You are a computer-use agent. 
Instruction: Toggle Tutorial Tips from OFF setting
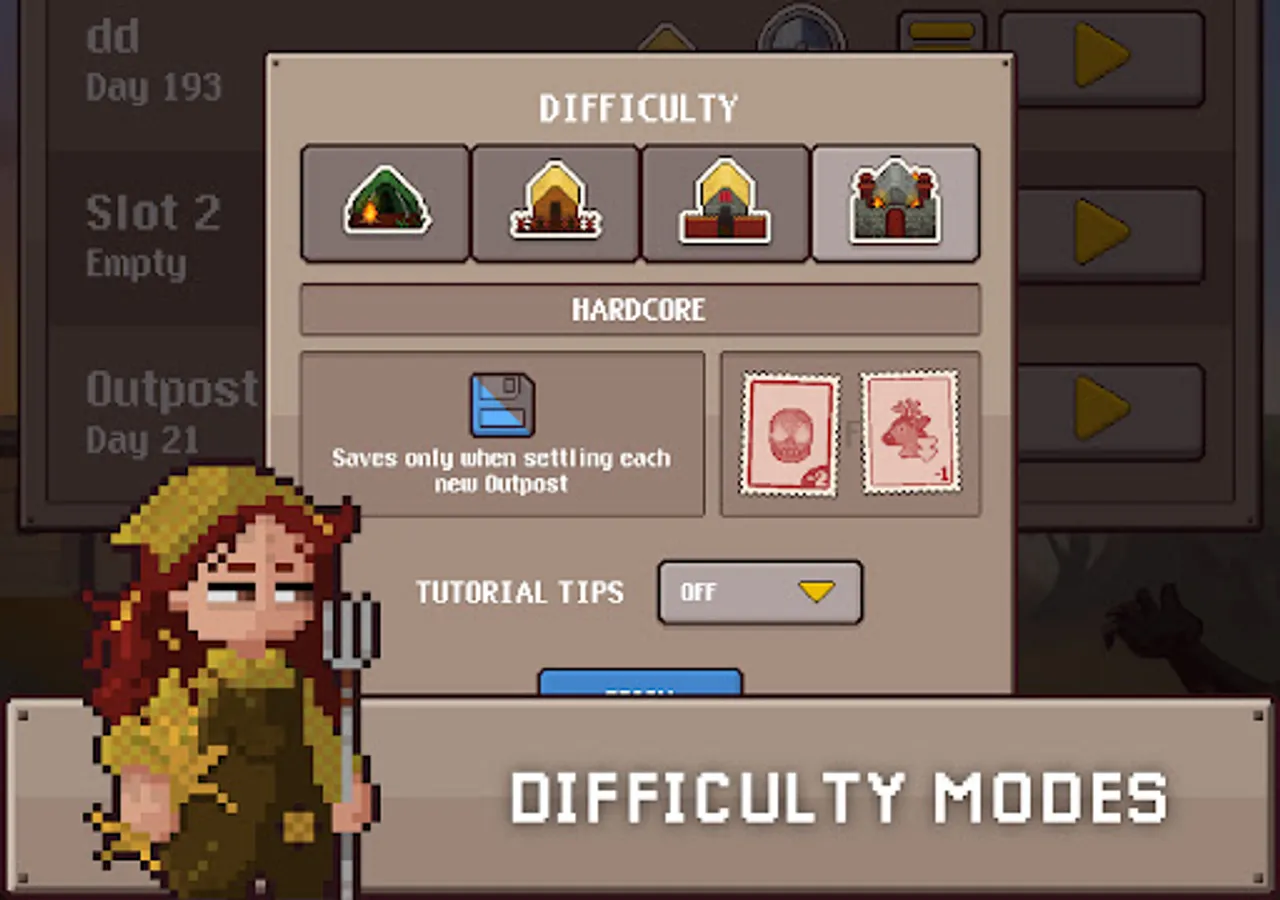[x=760, y=592]
